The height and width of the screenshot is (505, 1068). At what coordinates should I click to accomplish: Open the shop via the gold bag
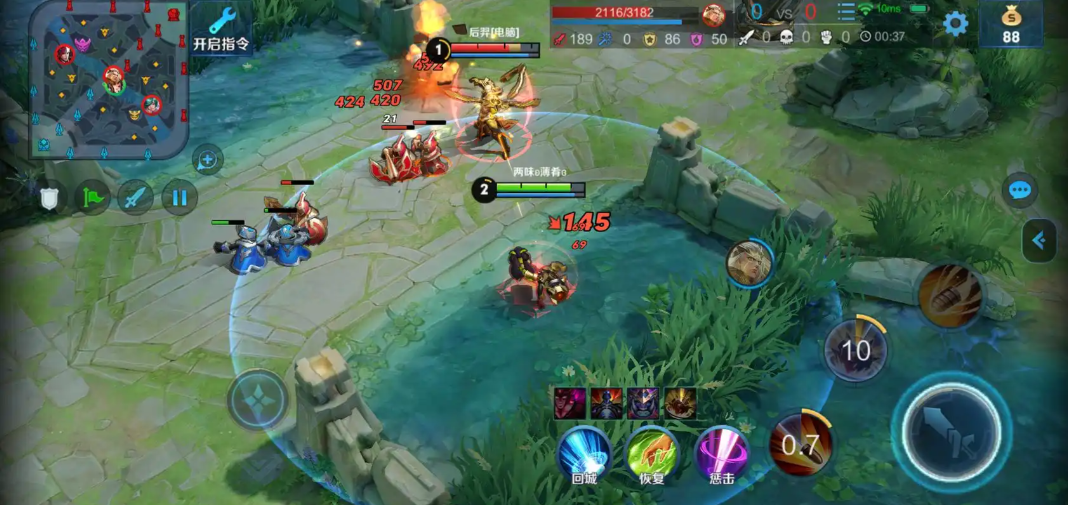coord(1011,24)
